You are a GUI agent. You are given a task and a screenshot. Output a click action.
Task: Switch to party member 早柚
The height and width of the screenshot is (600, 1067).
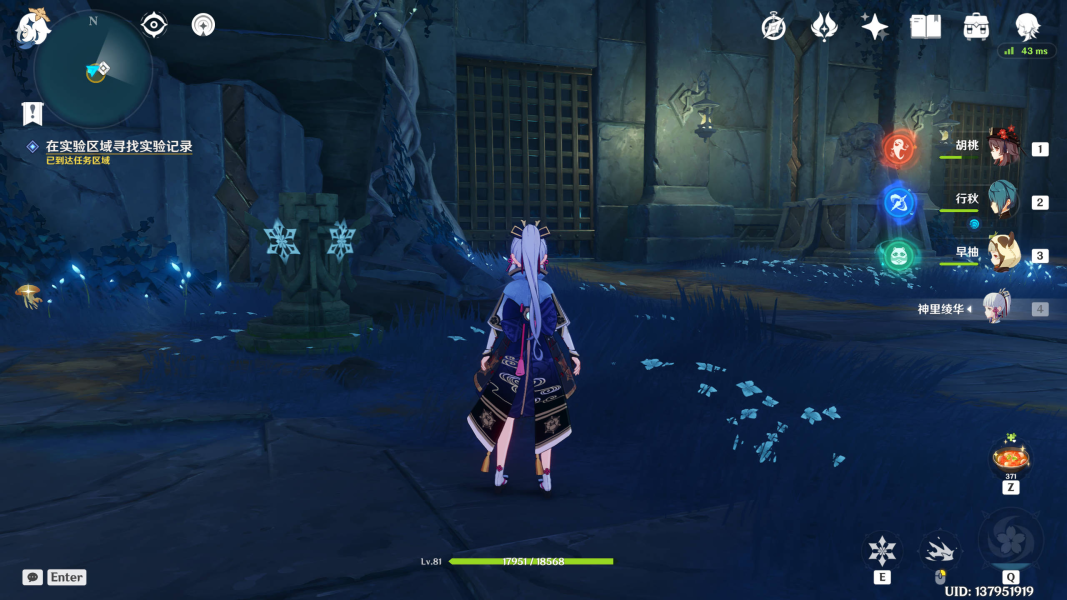tap(1001, 254)
